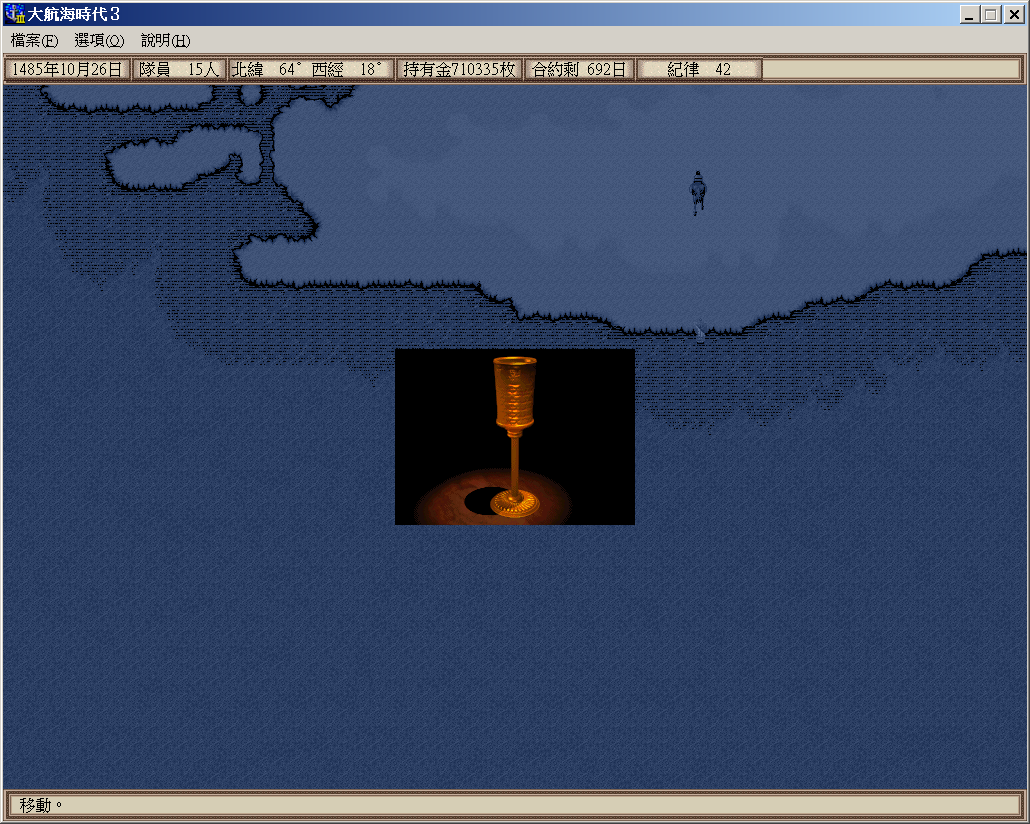Open the 選項(O) options menu
The width and height of the screenshot is (1030, 824).
pyautogui.click(x=99, y=41)
